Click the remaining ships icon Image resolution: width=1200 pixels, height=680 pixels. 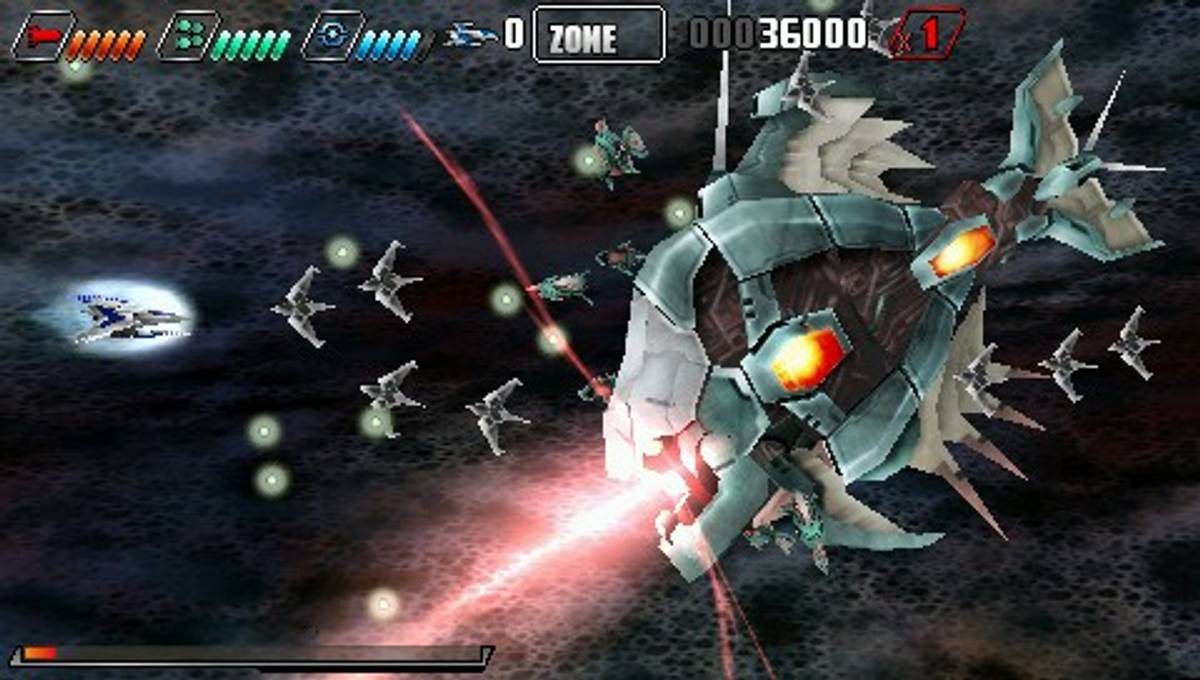point(471,36)
